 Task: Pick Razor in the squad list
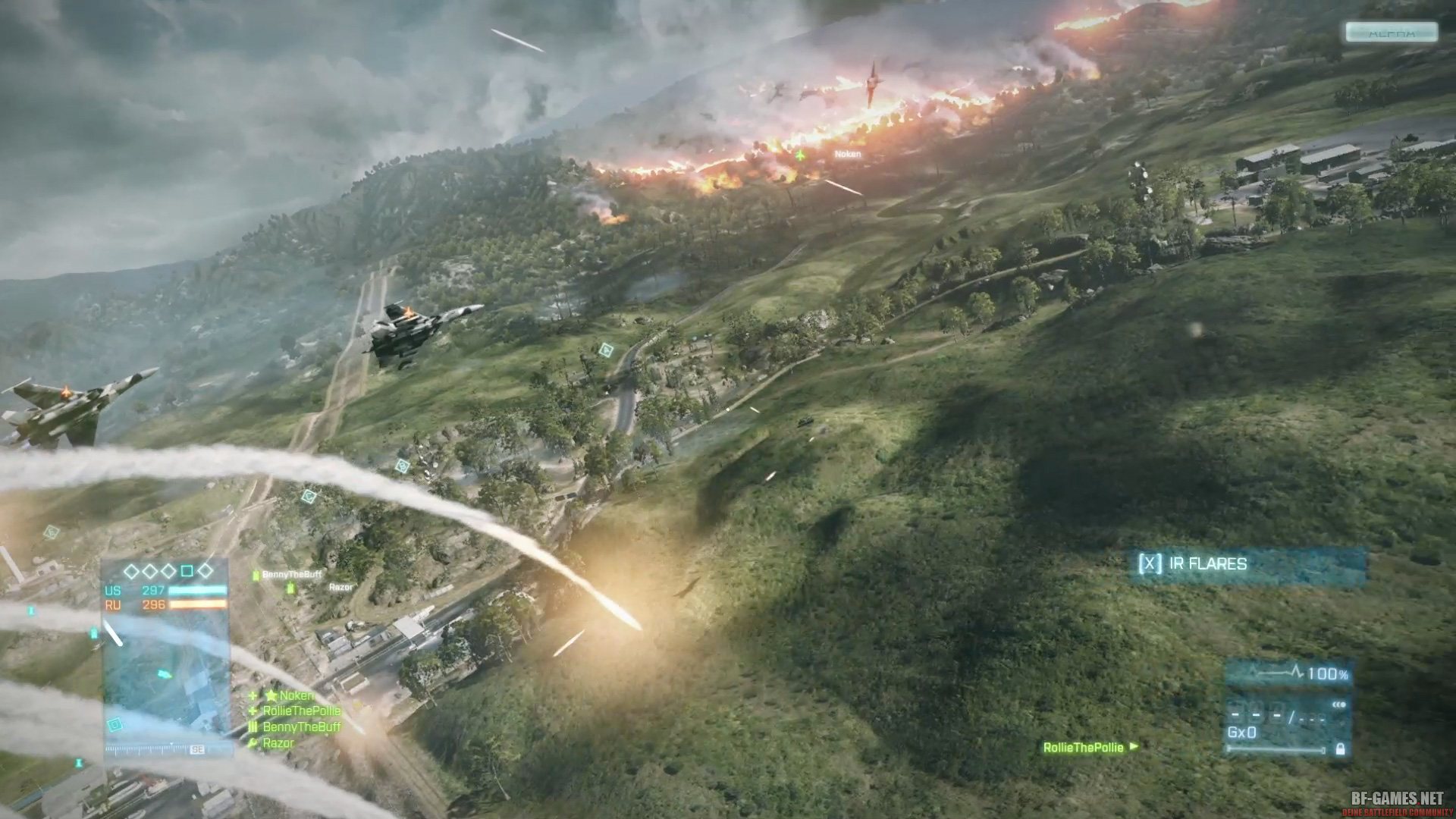click(x=278, y=743)
